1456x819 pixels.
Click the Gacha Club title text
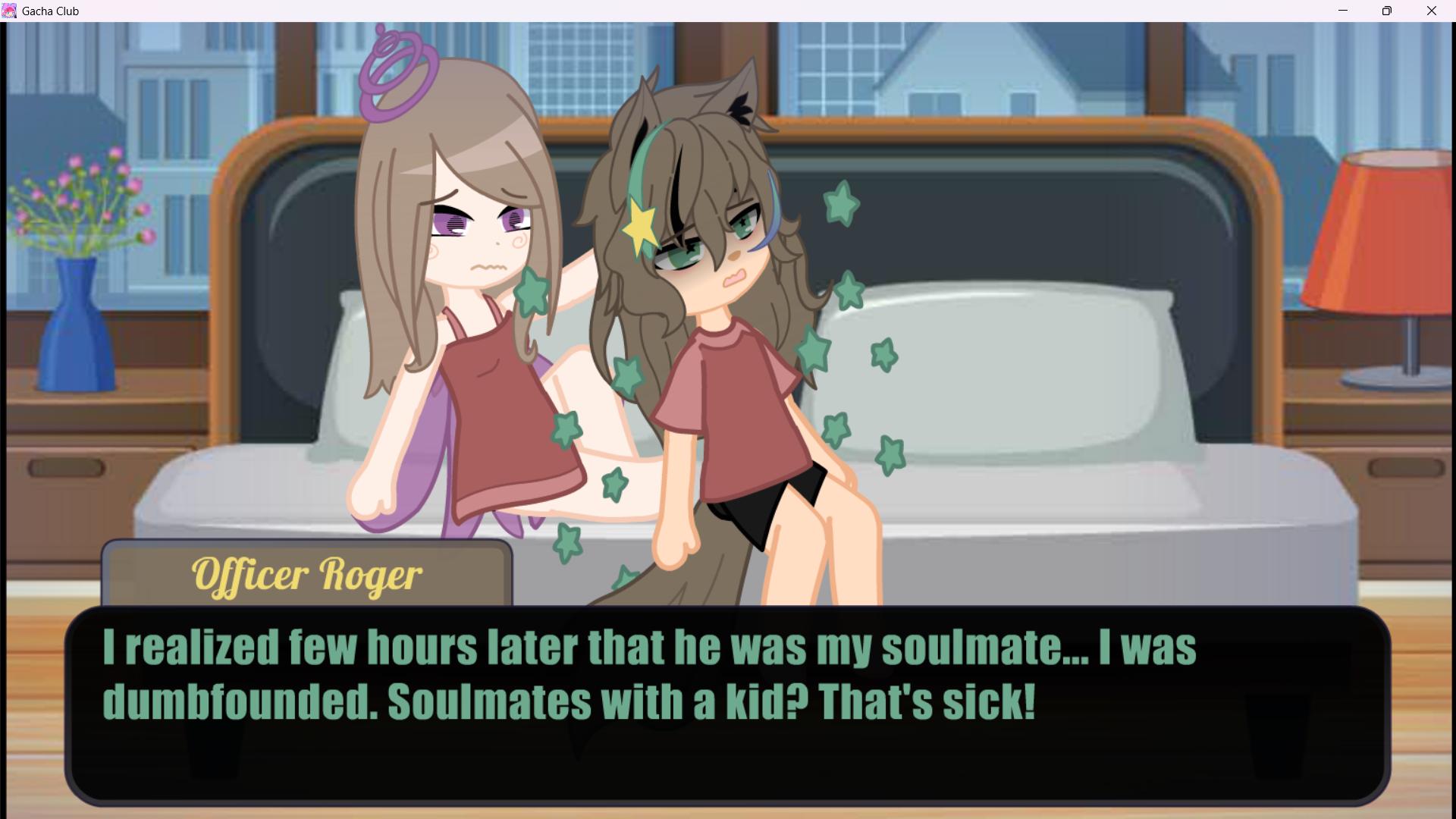tap(52, 11)
